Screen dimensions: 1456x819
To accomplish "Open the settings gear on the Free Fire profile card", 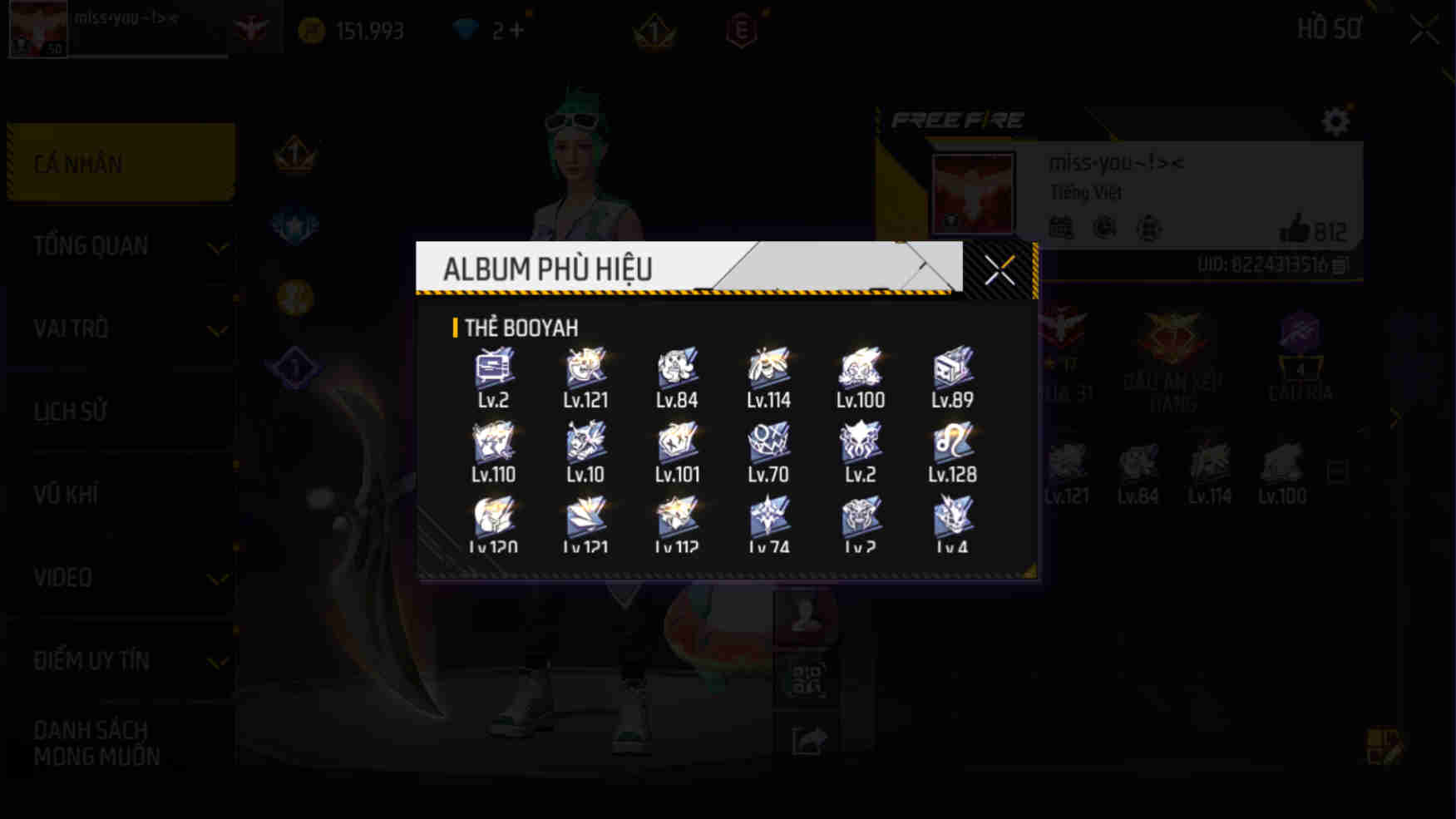I will [1336, 121].
